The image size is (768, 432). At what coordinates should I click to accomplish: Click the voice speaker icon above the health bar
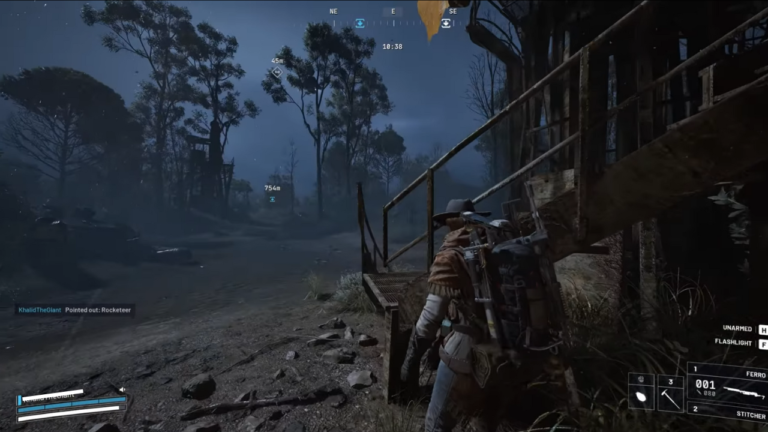pos(122,390)
